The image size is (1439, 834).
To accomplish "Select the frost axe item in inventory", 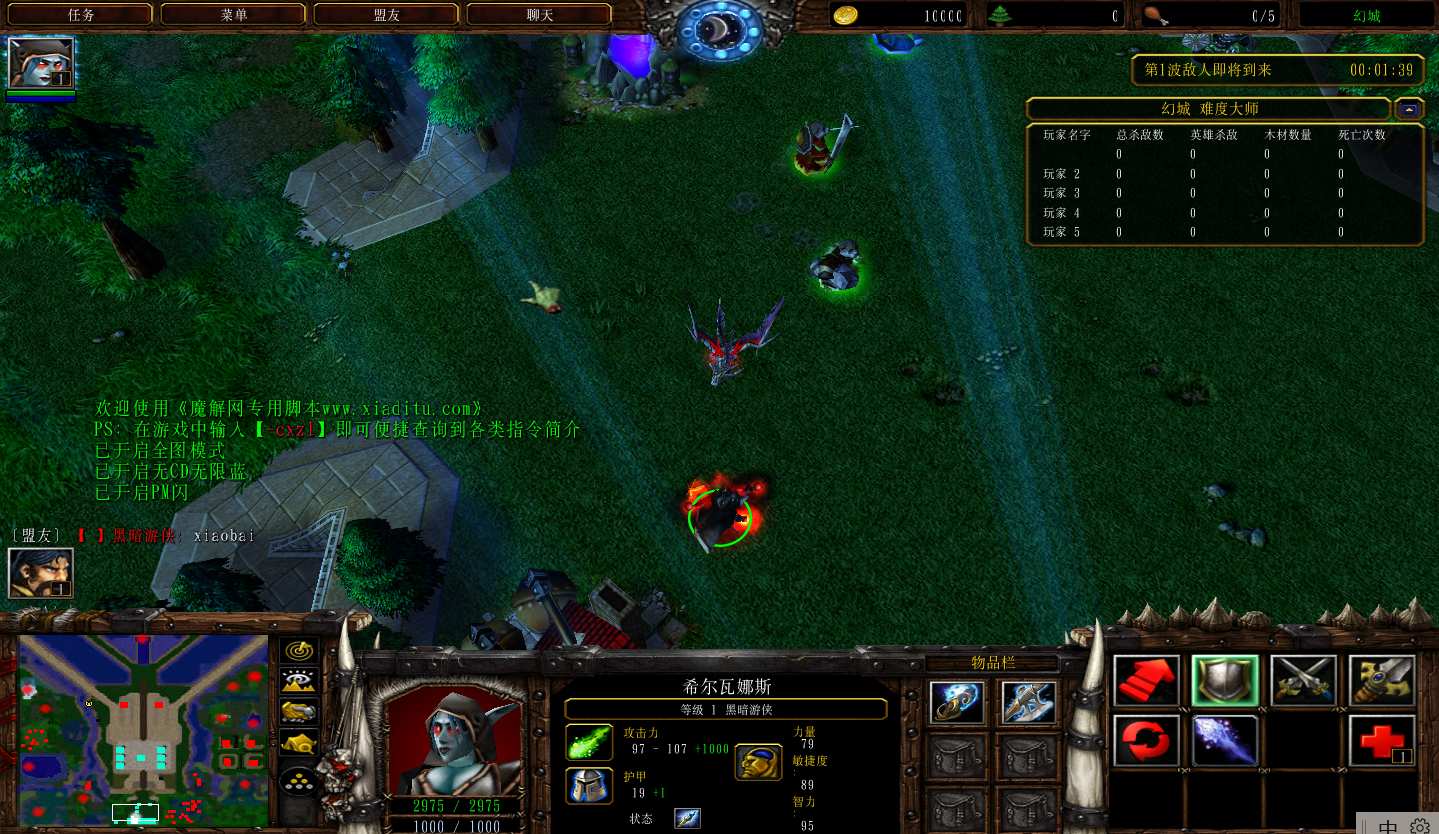I will point(1028,702).
